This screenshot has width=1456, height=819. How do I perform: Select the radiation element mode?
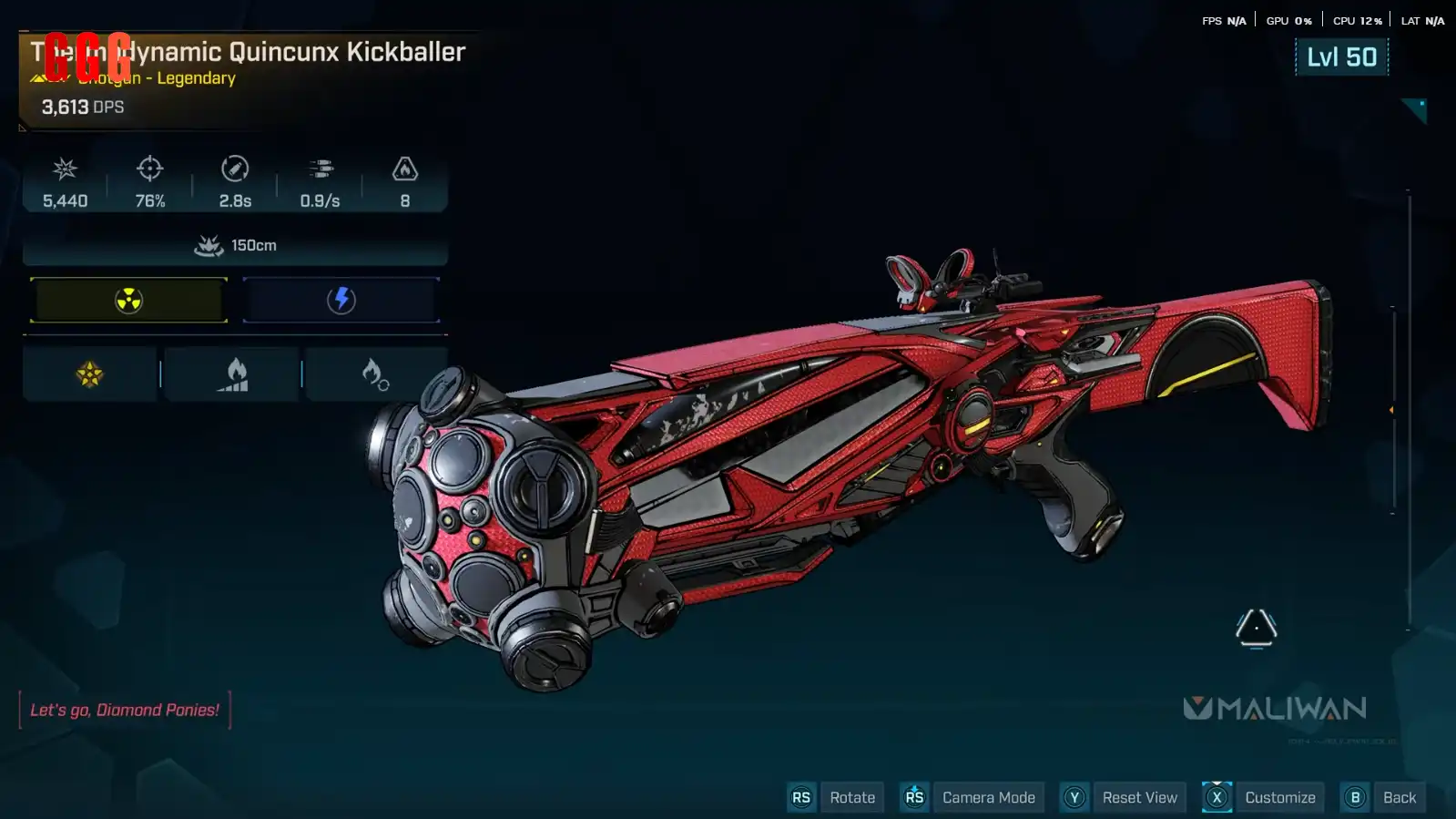click(128, 300)
